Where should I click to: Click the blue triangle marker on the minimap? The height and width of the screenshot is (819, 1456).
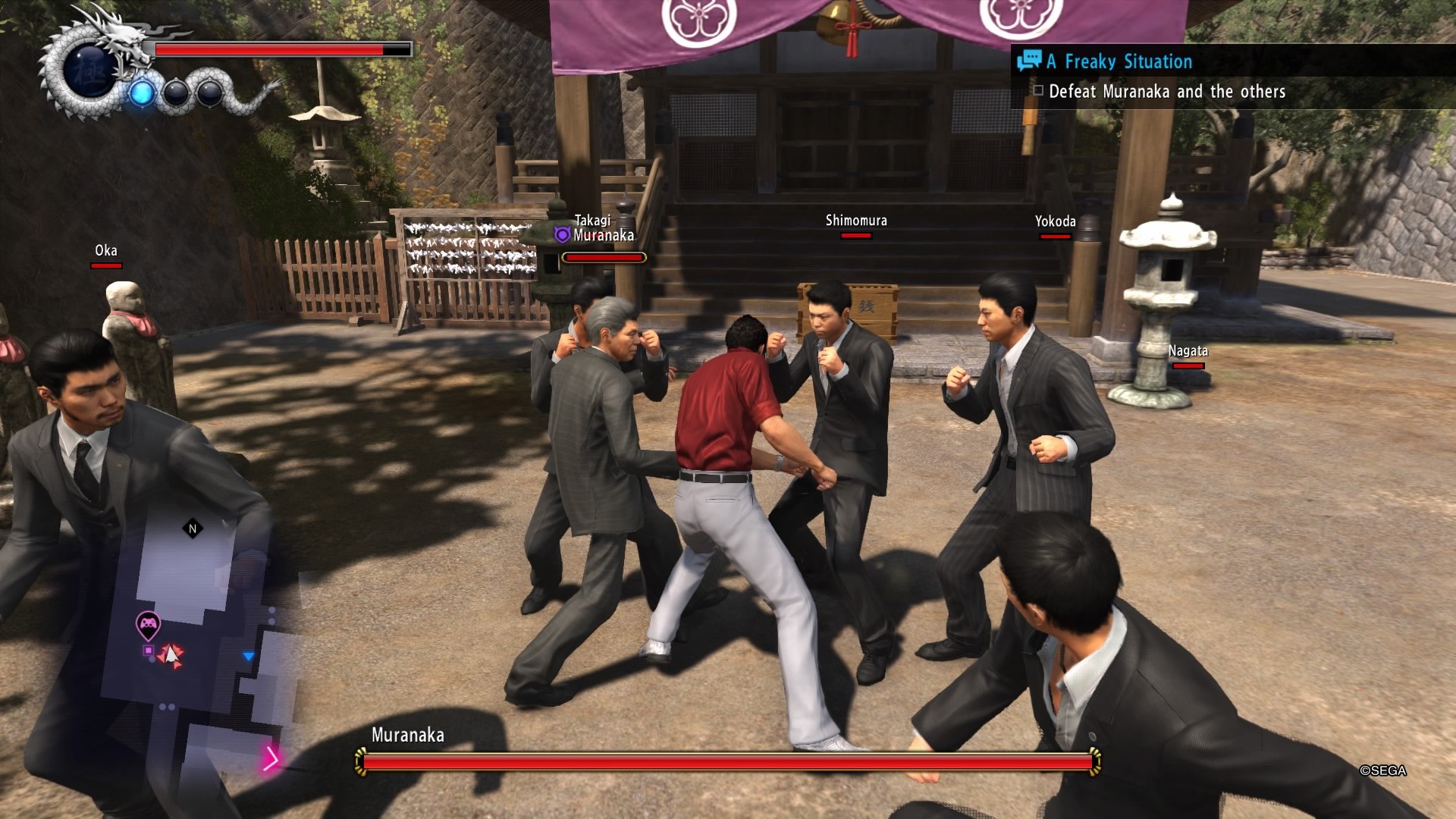[247, 655]
